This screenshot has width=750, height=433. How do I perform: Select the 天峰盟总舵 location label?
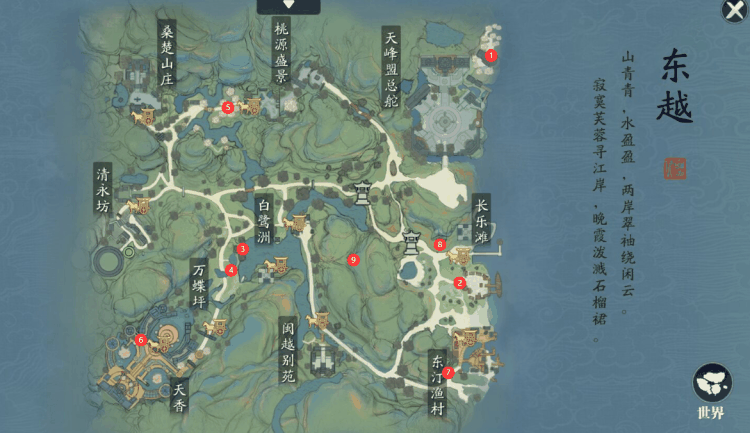tap(392, 68)
